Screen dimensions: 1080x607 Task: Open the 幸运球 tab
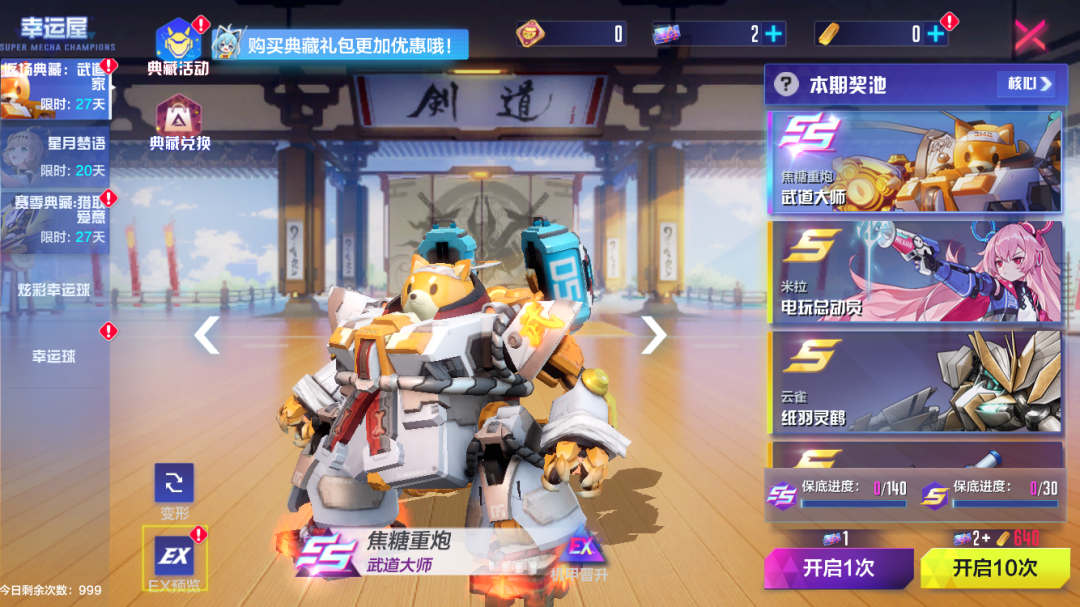tap(54, 356)
